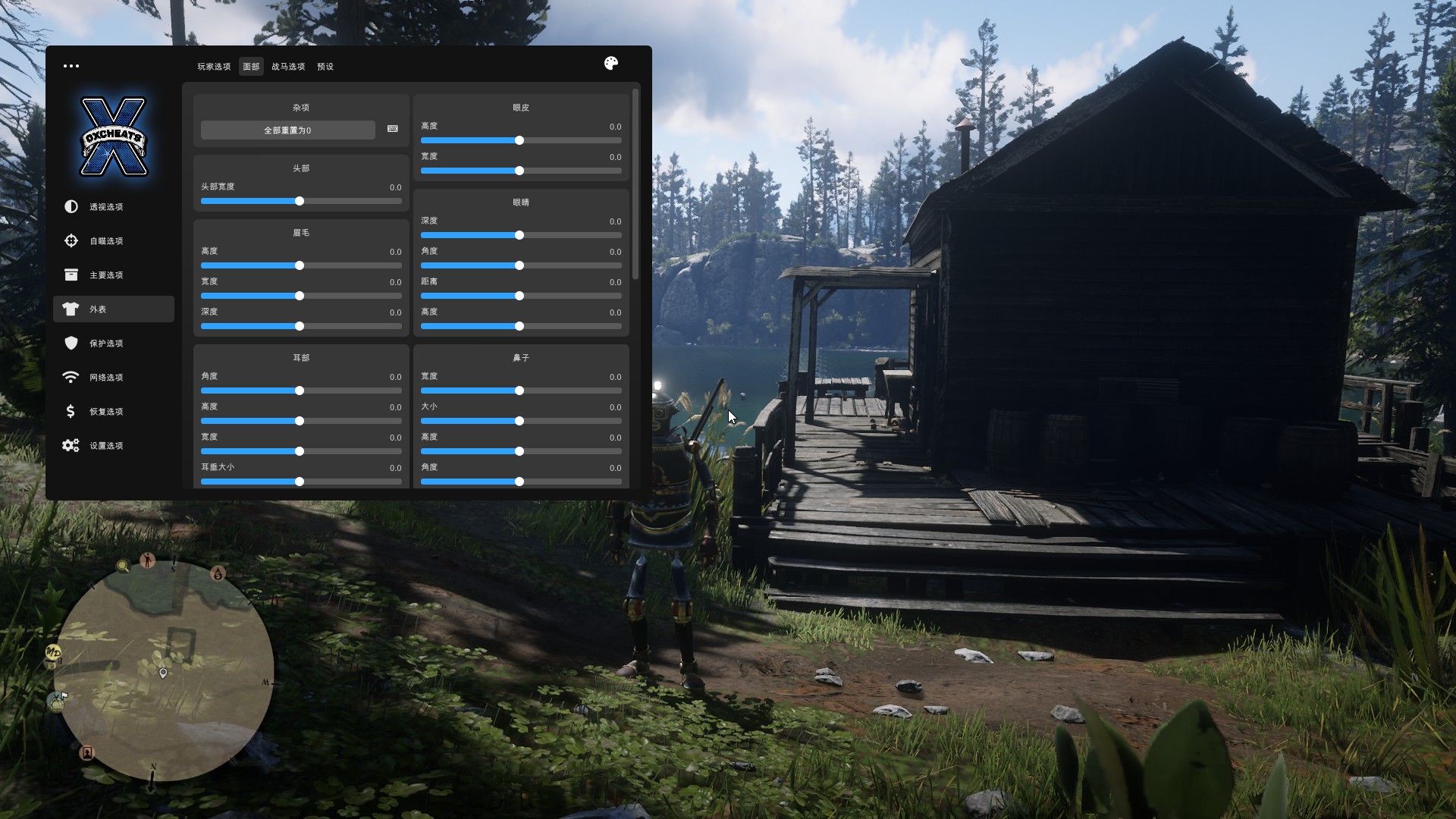Adjust the 大小 nose slider
1456x819 pixels.
point(519,421)
